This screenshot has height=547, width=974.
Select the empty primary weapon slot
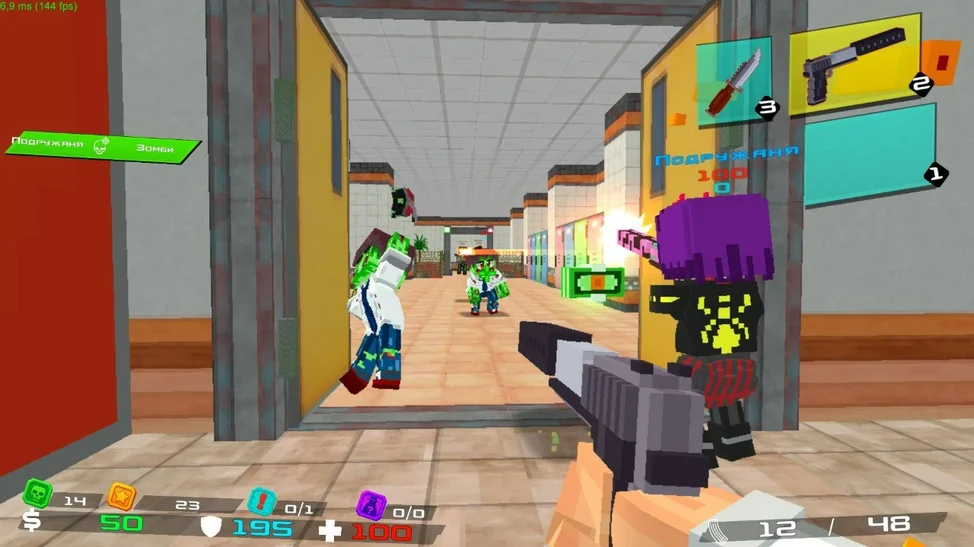pos(868,155)
